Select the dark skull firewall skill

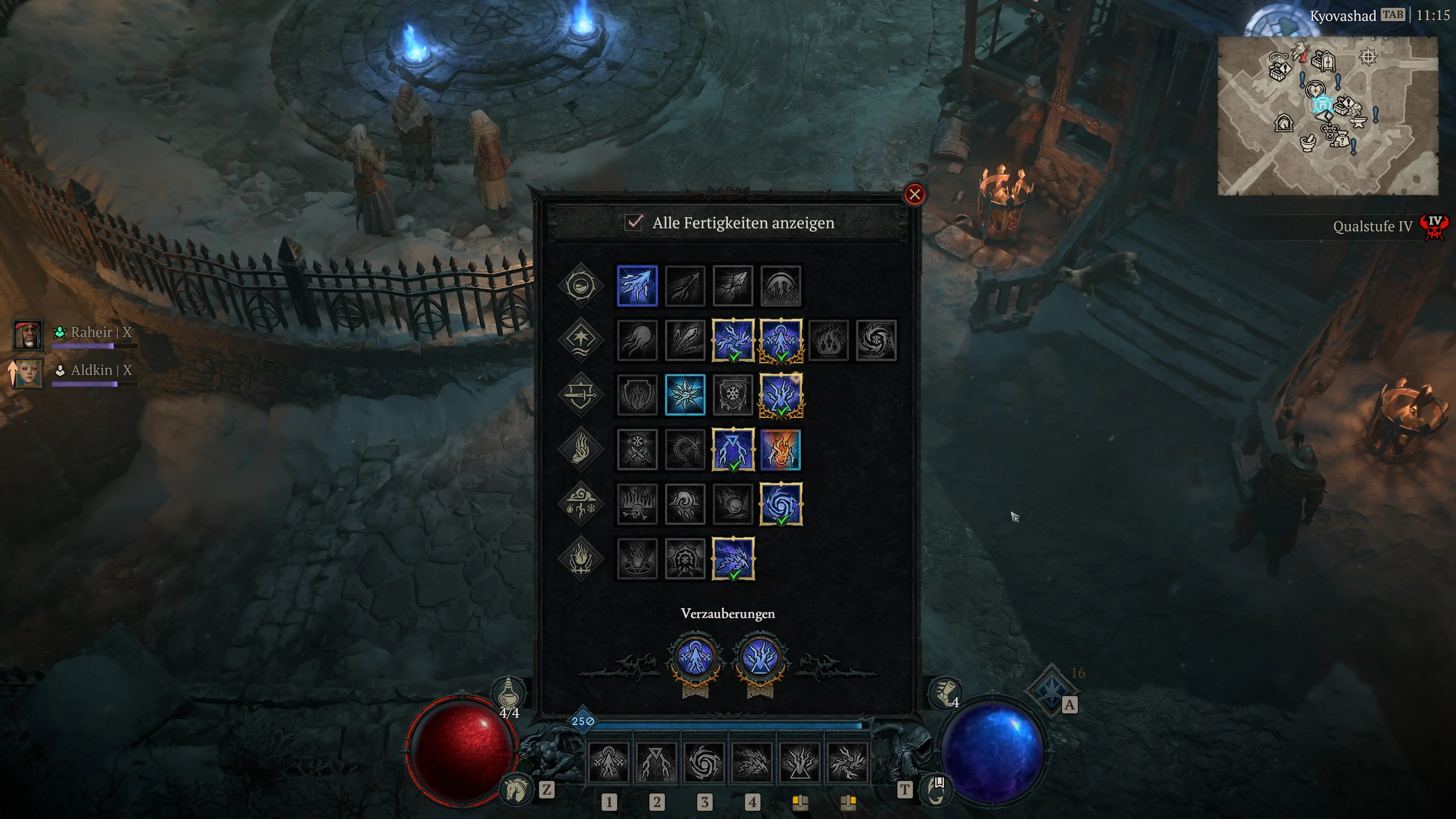[637, 504]
